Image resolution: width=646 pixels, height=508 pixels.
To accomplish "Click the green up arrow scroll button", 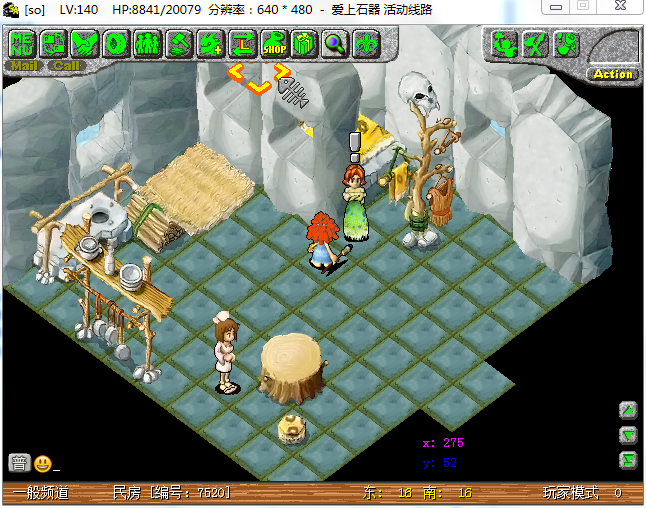I will coord(628,410).
